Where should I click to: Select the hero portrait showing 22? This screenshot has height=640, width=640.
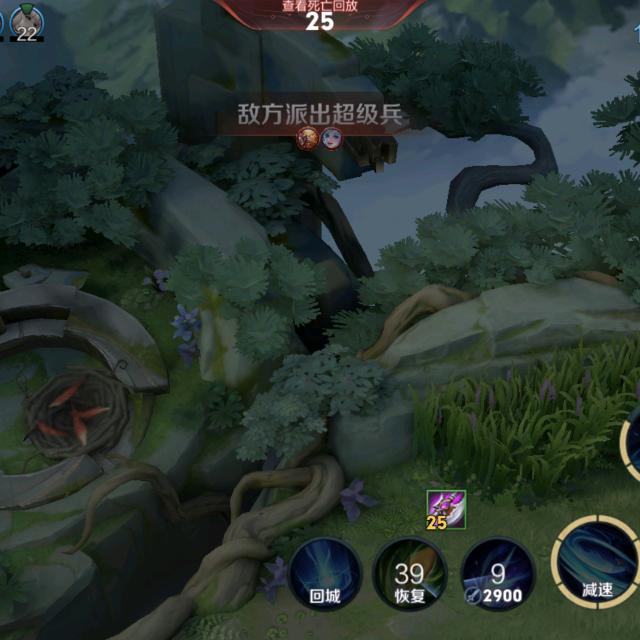click(x=26, y=21)
